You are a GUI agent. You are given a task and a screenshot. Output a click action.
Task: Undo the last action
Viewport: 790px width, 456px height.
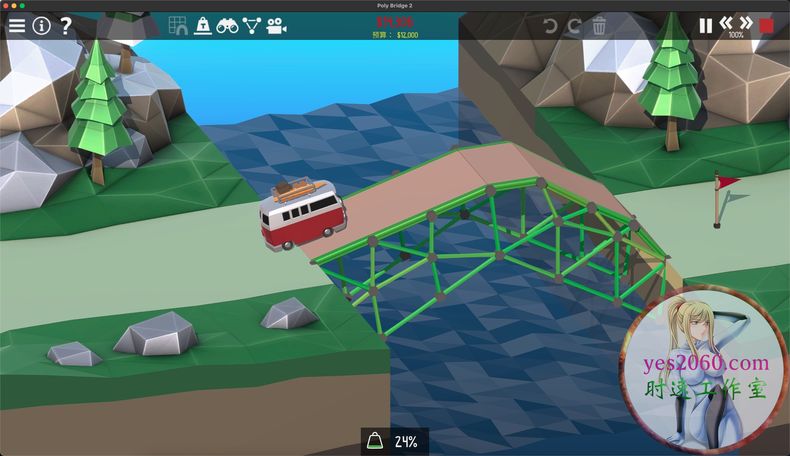[x=550, y=26]
